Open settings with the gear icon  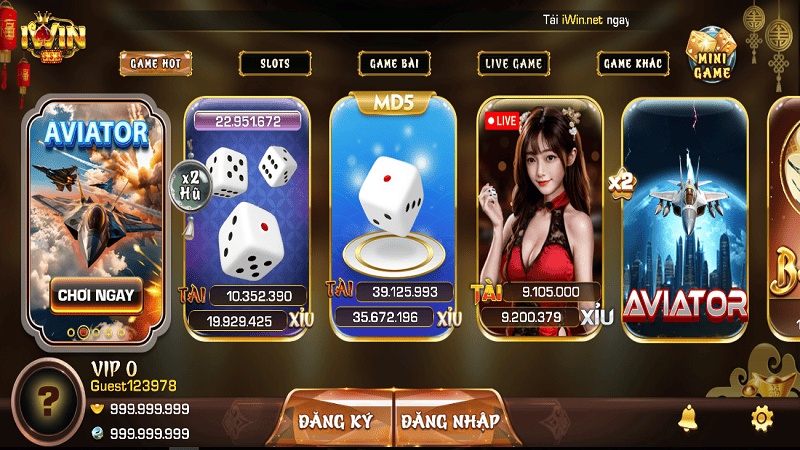pos(761,417)
